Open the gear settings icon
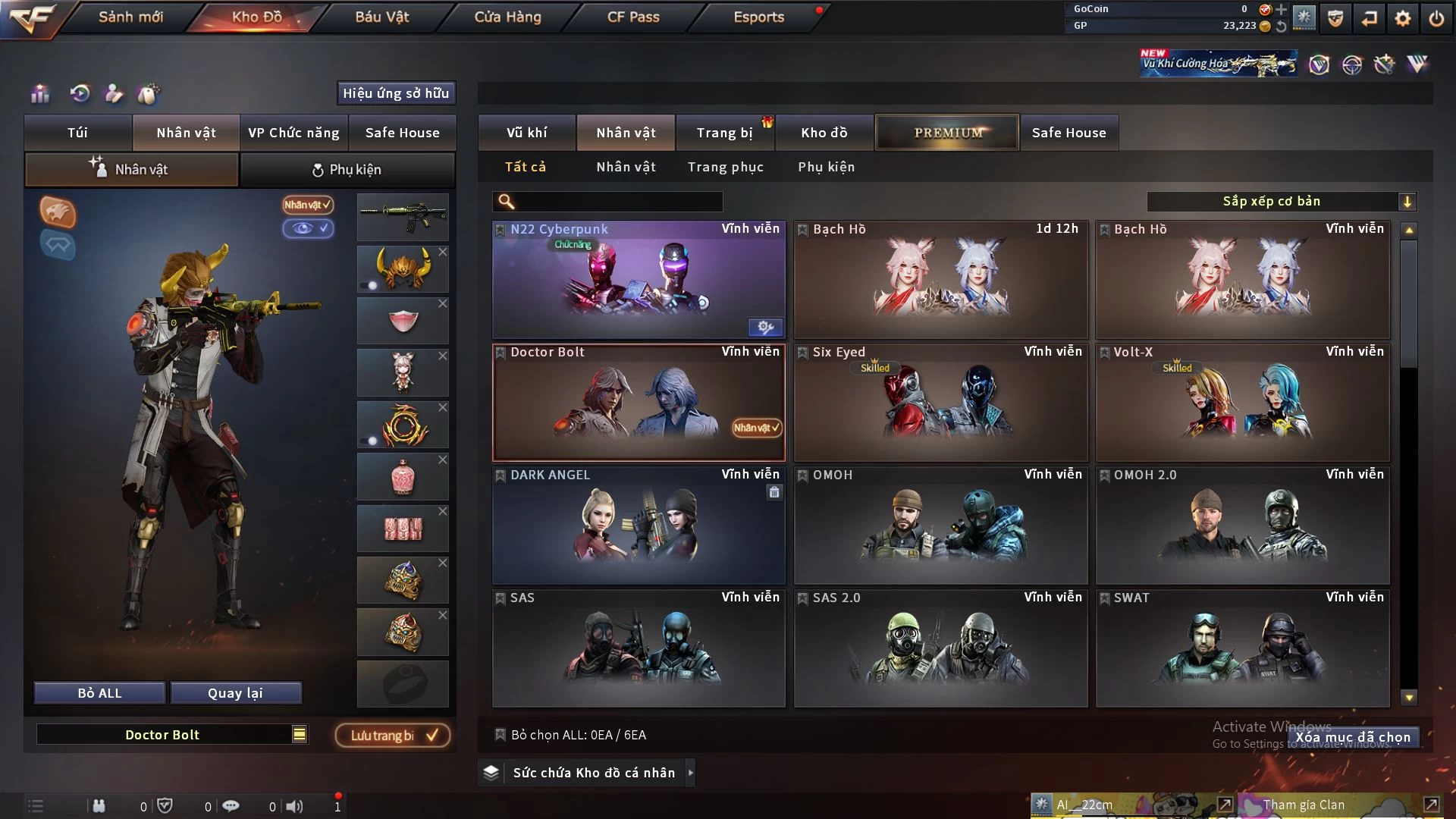This screenshot has width=1456, height=819. [x=1403, y=18]
